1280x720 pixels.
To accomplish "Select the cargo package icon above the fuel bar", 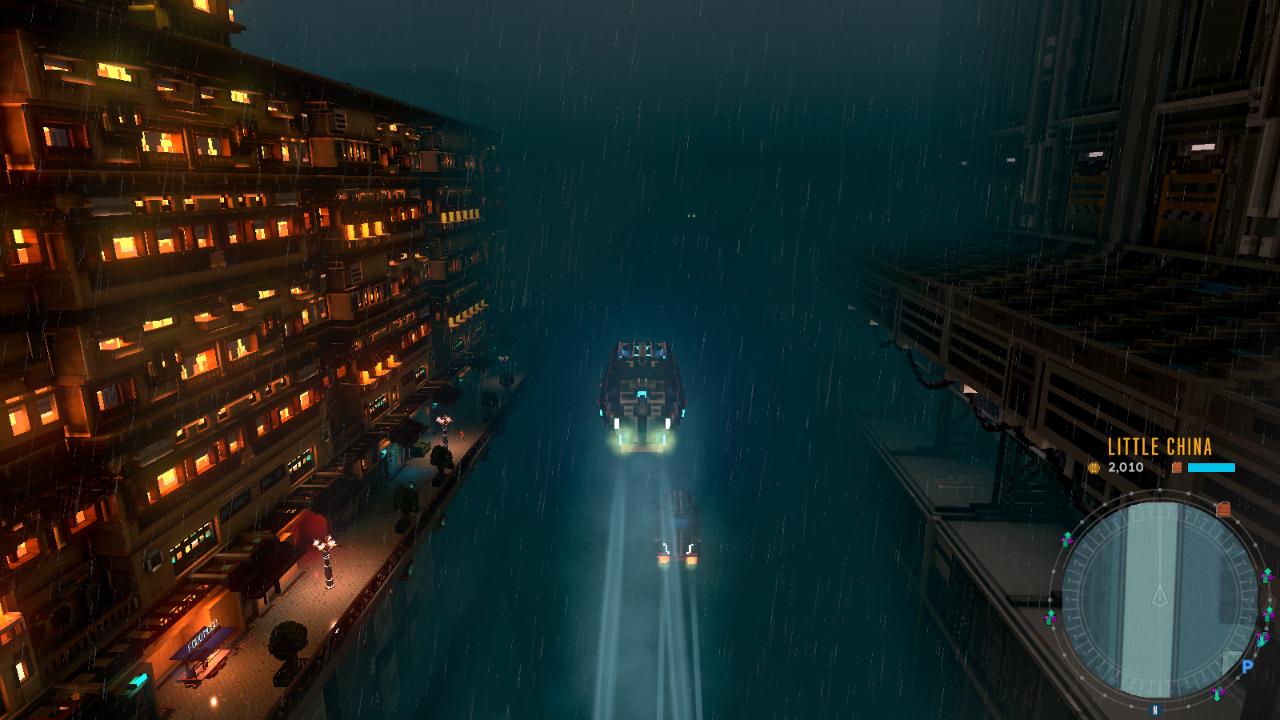I will pyautogui.click(x=1176, y=468).
